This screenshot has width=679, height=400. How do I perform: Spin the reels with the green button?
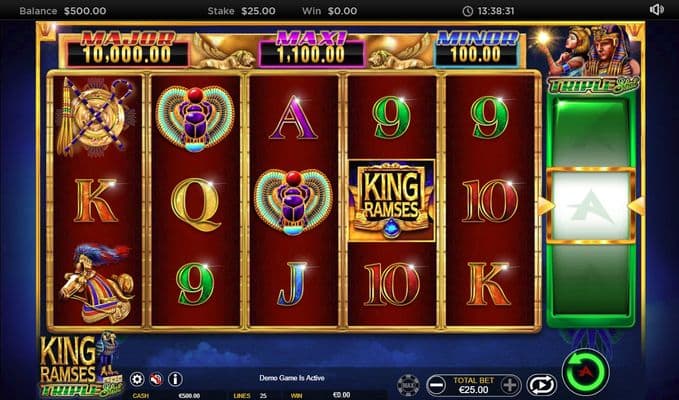pos(585,372)
